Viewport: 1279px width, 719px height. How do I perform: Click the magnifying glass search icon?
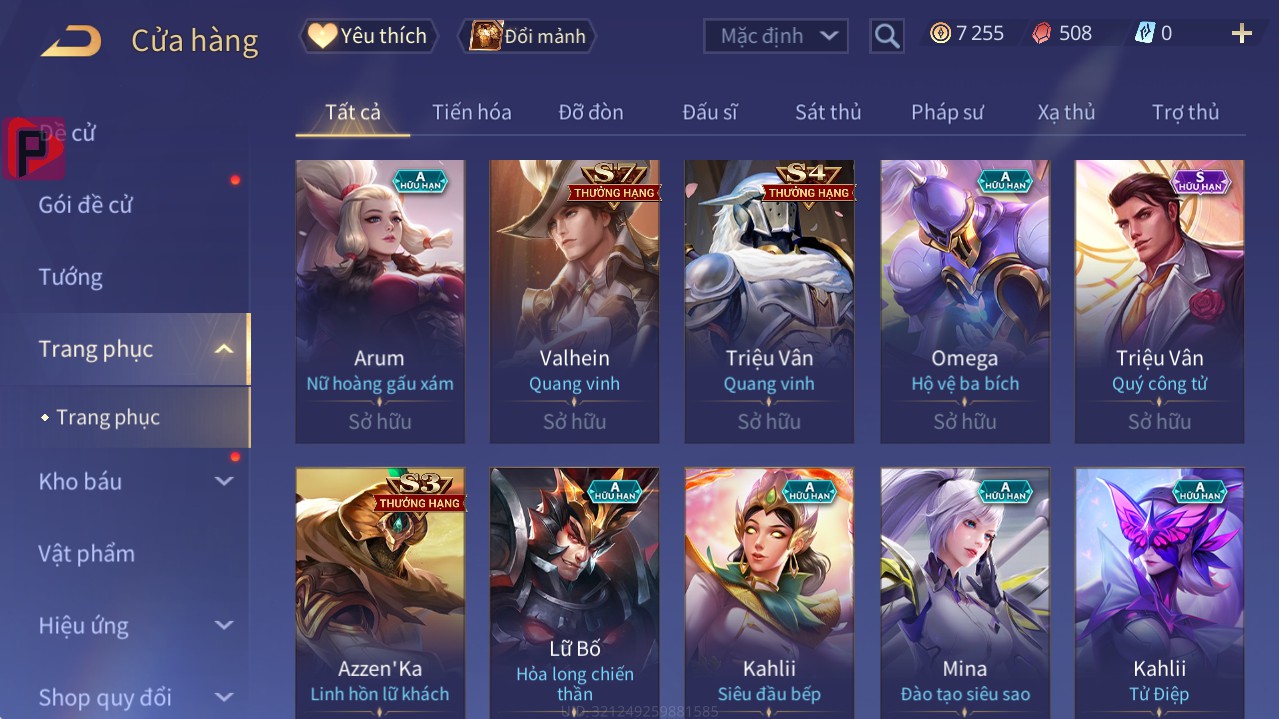click(x=886, y=36)
